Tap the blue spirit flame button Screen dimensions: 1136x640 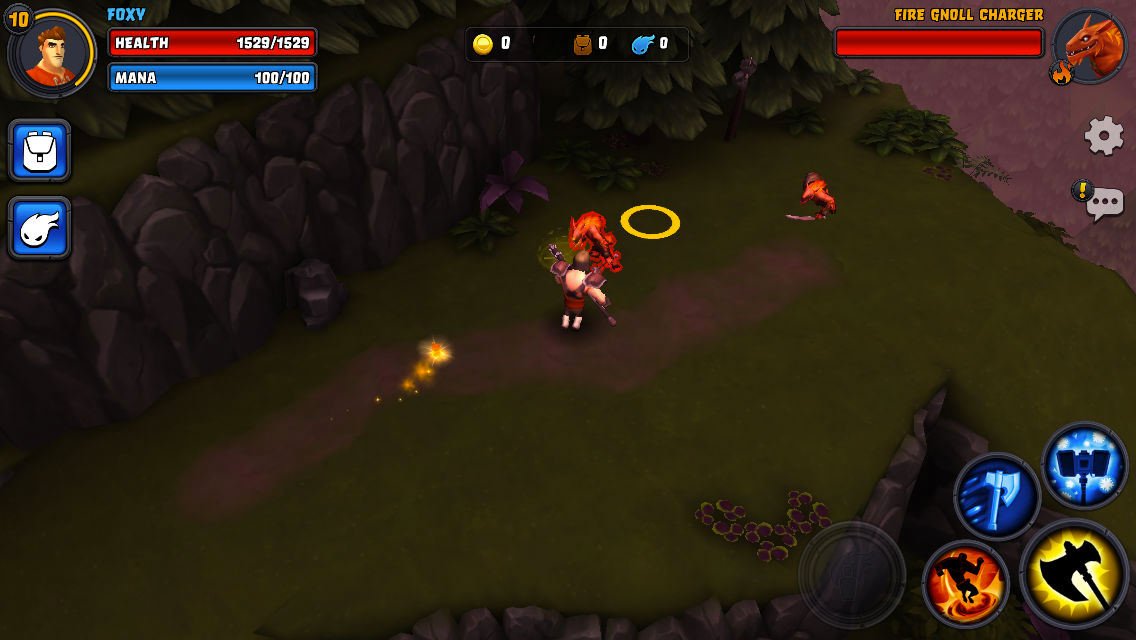click(40, 227)
